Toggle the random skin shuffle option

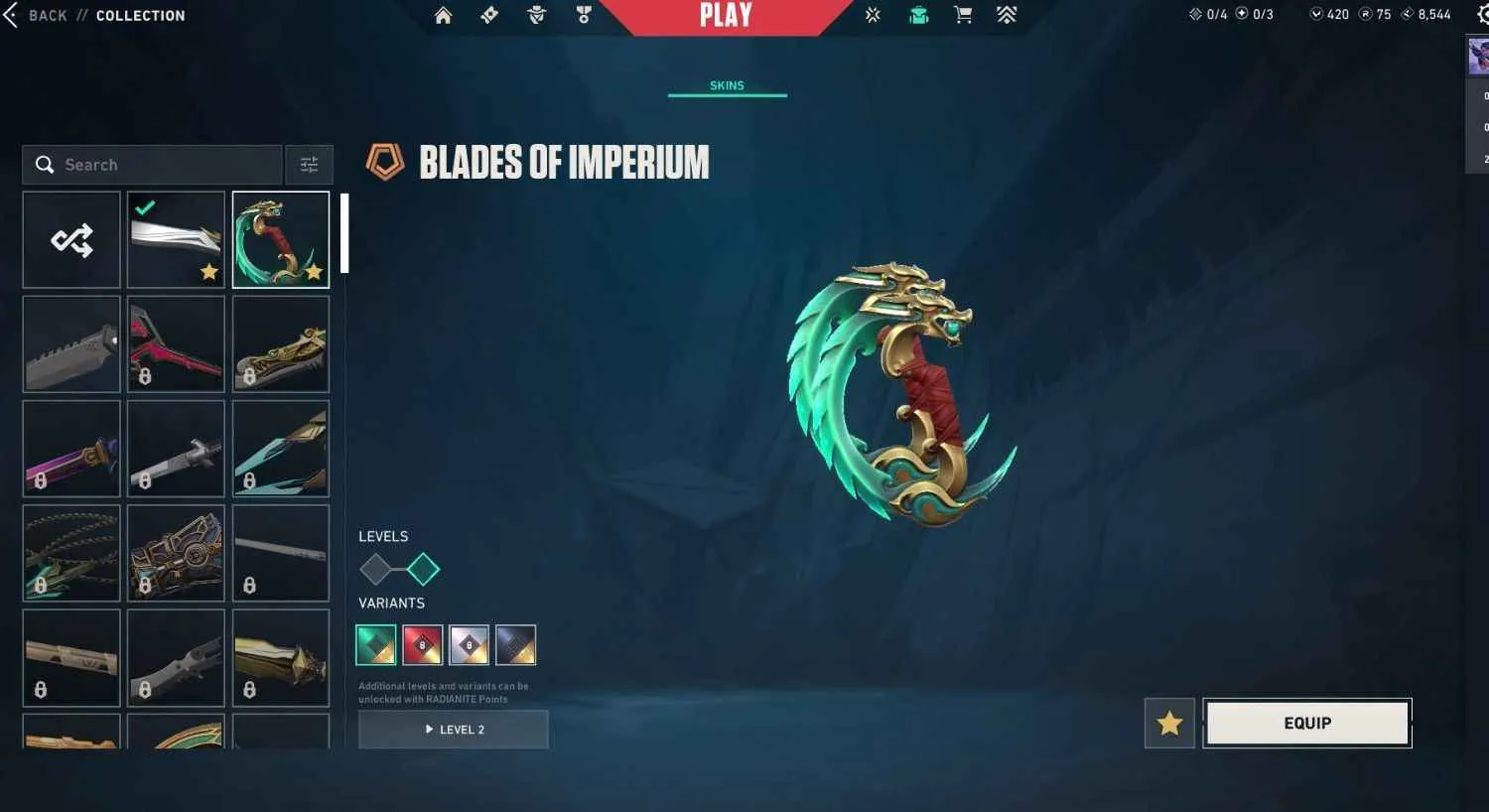click(x=70, y=238)
